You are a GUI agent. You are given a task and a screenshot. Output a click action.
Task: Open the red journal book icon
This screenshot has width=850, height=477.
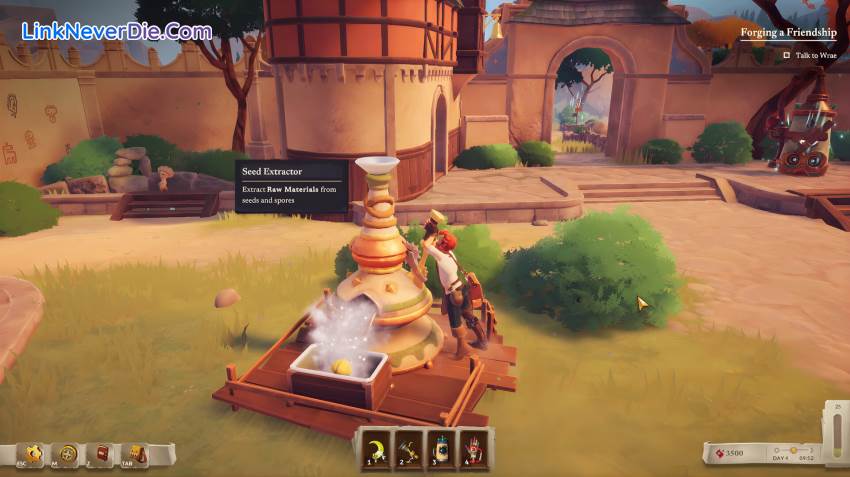(x=101, y=453)
